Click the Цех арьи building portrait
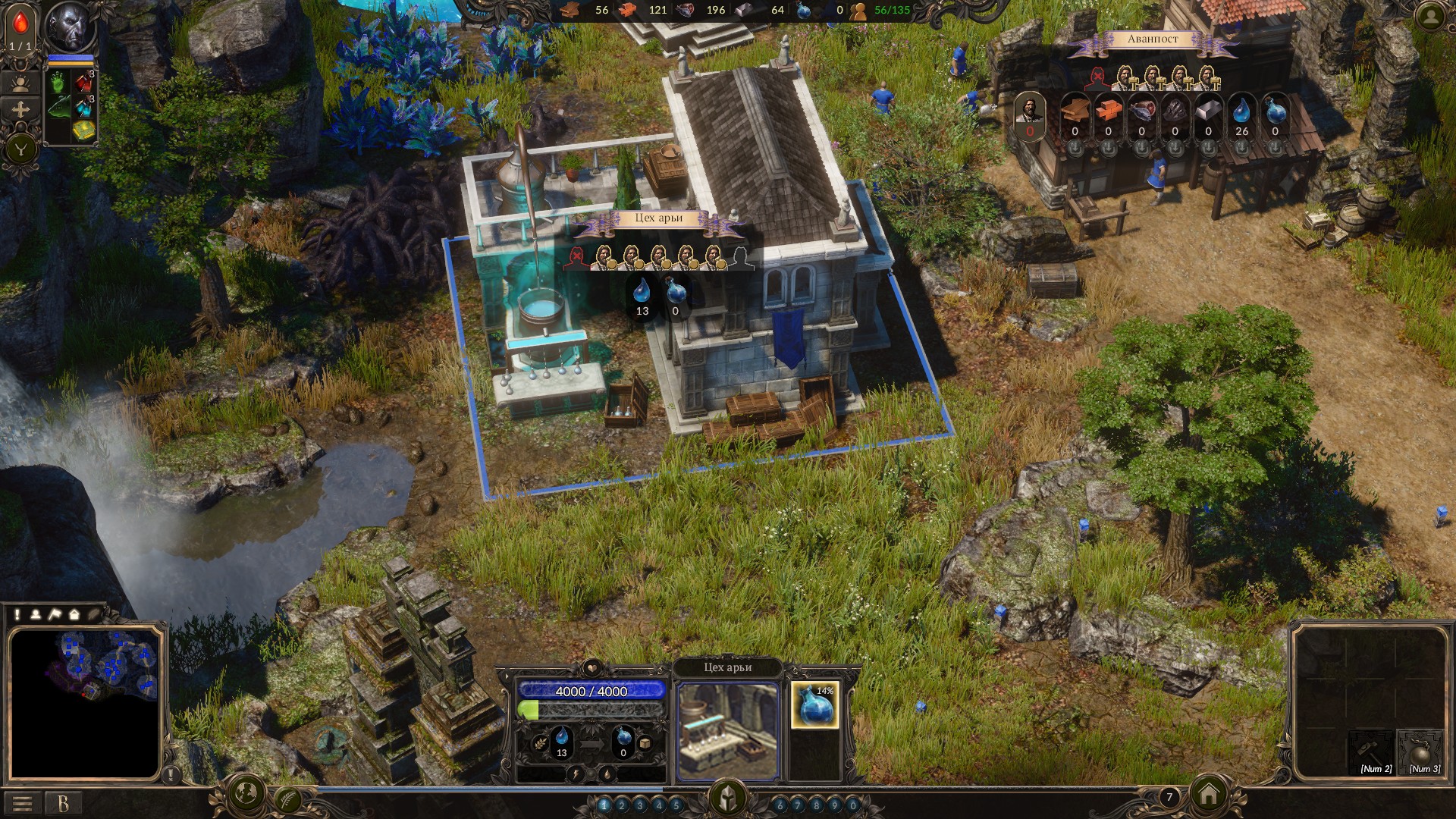1456x819 pixels. point(727,730)
